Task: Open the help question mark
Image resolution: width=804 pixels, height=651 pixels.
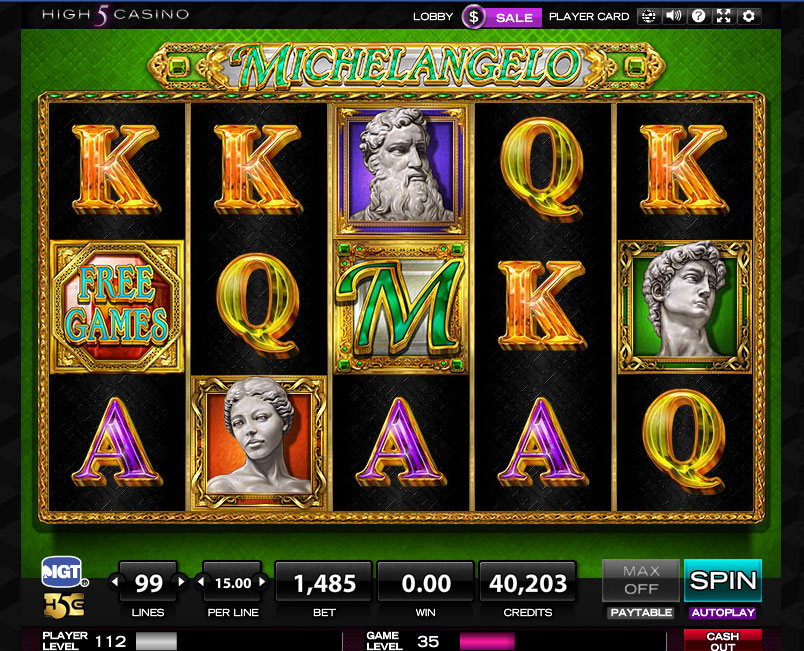Action: [x=699, y=16]
